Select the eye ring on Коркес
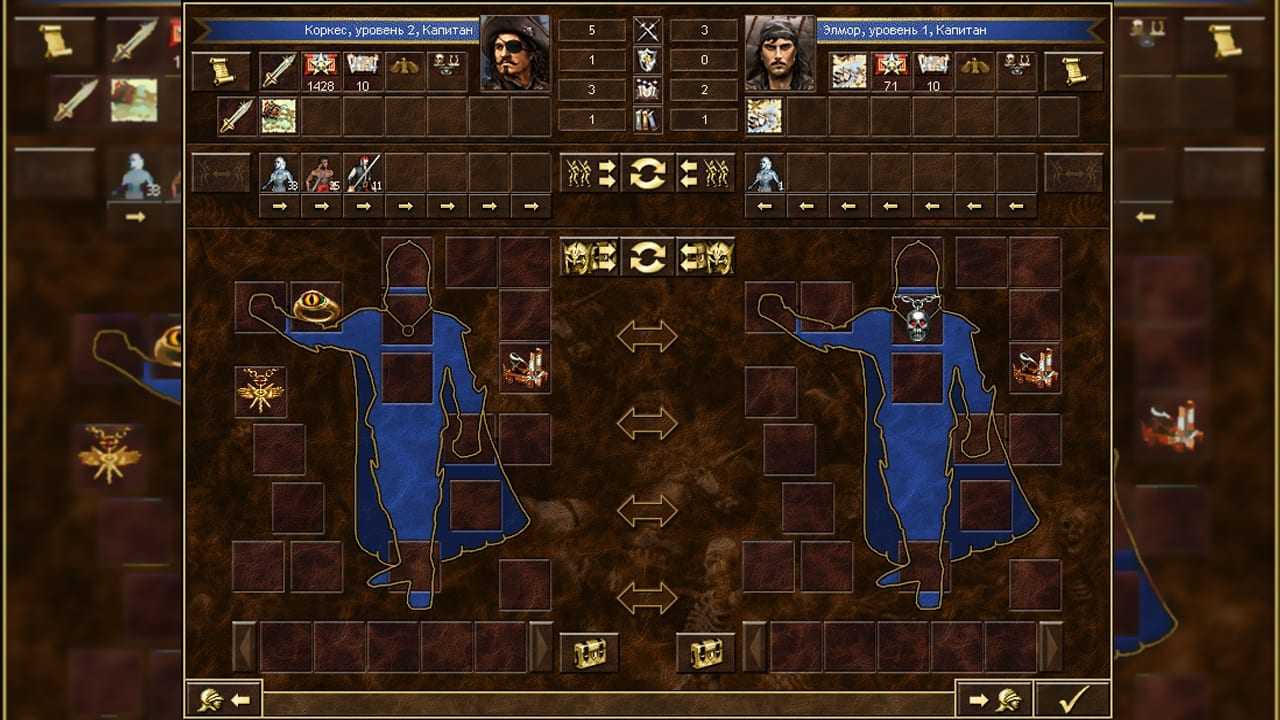 pos(316,307)
